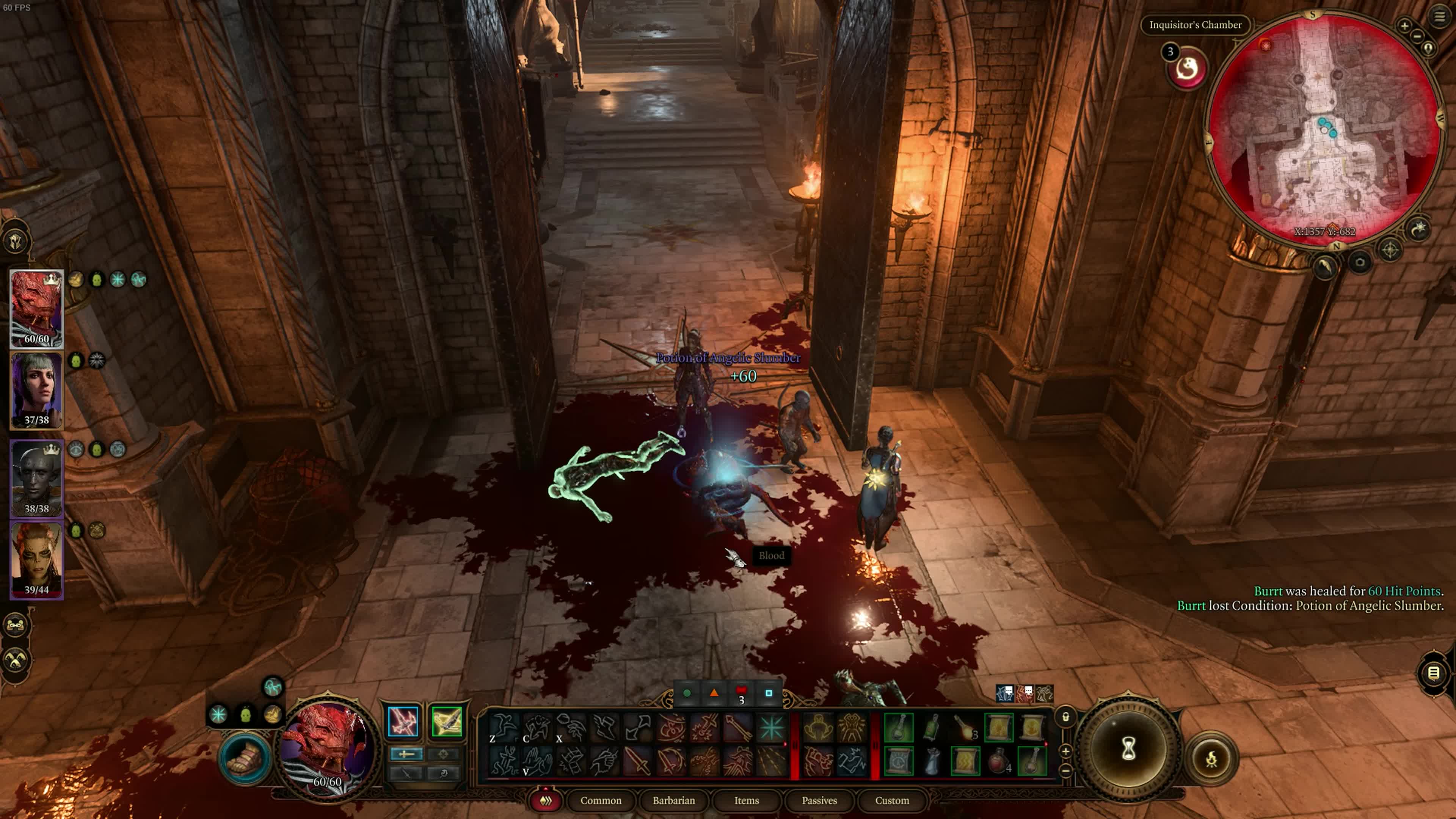Choose the grey-skinned bald companion portrait

tap(37, 478)
